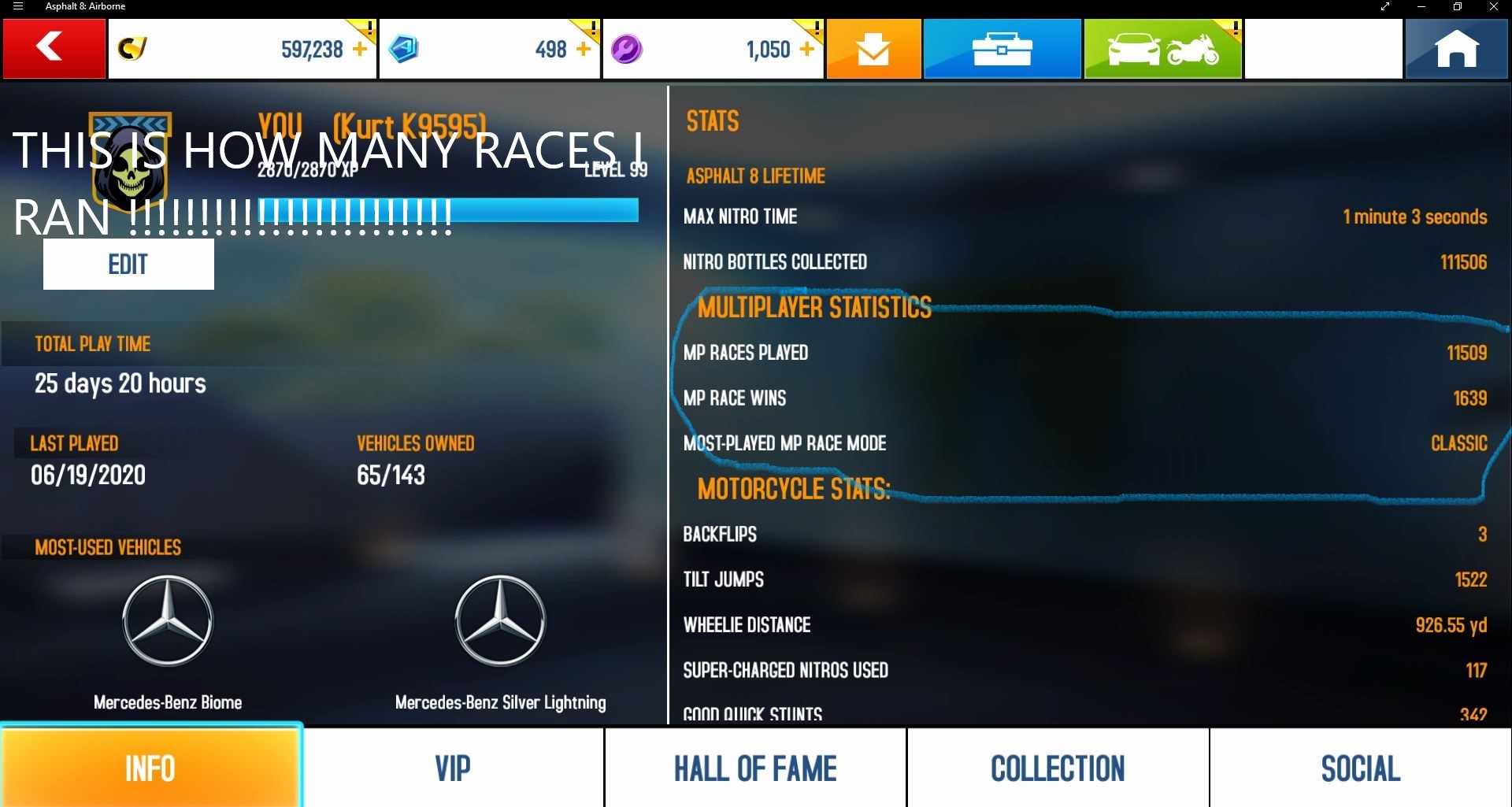Viewport: 1512px width, 807px height.
Task: Switch to the INFO tab
Action: [150, 768]
